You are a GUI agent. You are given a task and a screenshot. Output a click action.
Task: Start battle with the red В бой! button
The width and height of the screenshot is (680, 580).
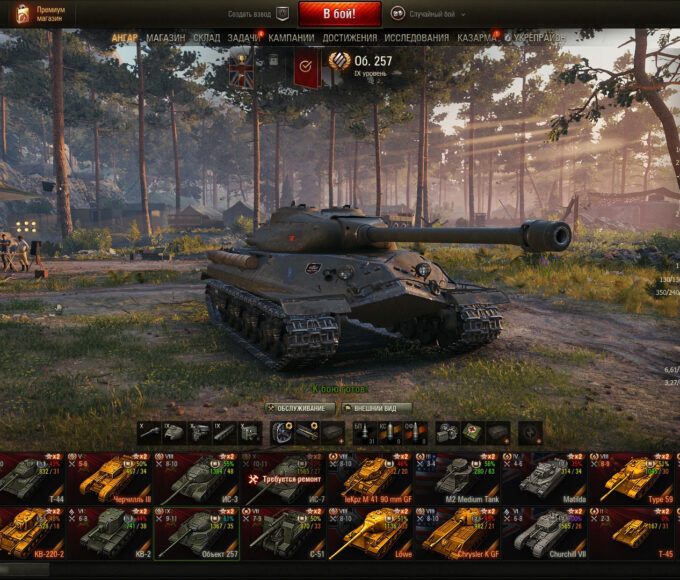[x=339, y=14]
